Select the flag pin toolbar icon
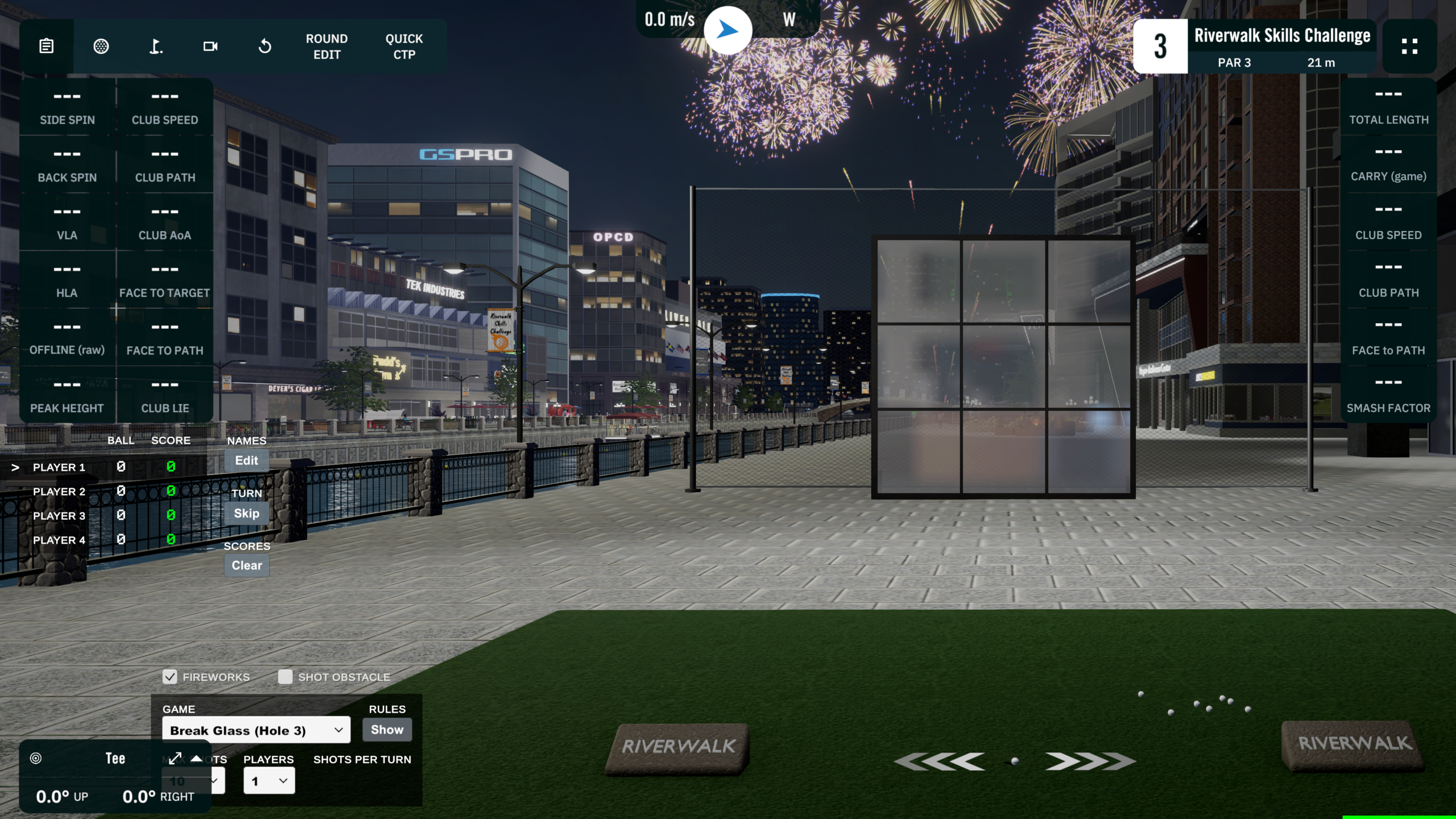The image size is (1456, 819). 156,46
